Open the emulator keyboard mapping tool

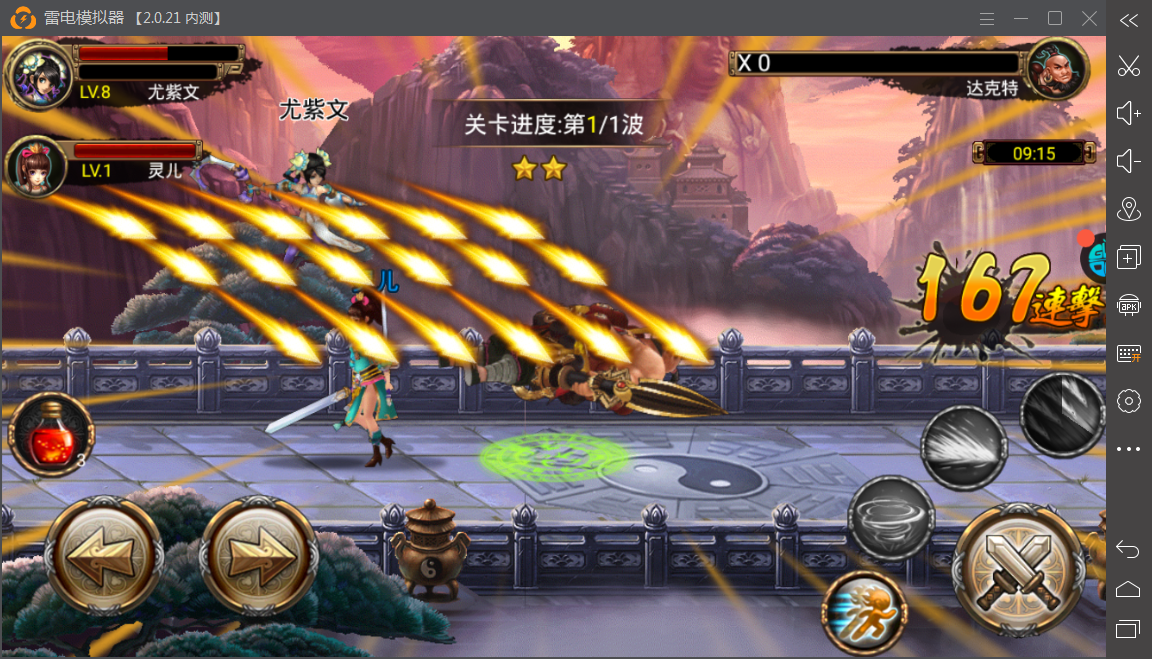1129,353
